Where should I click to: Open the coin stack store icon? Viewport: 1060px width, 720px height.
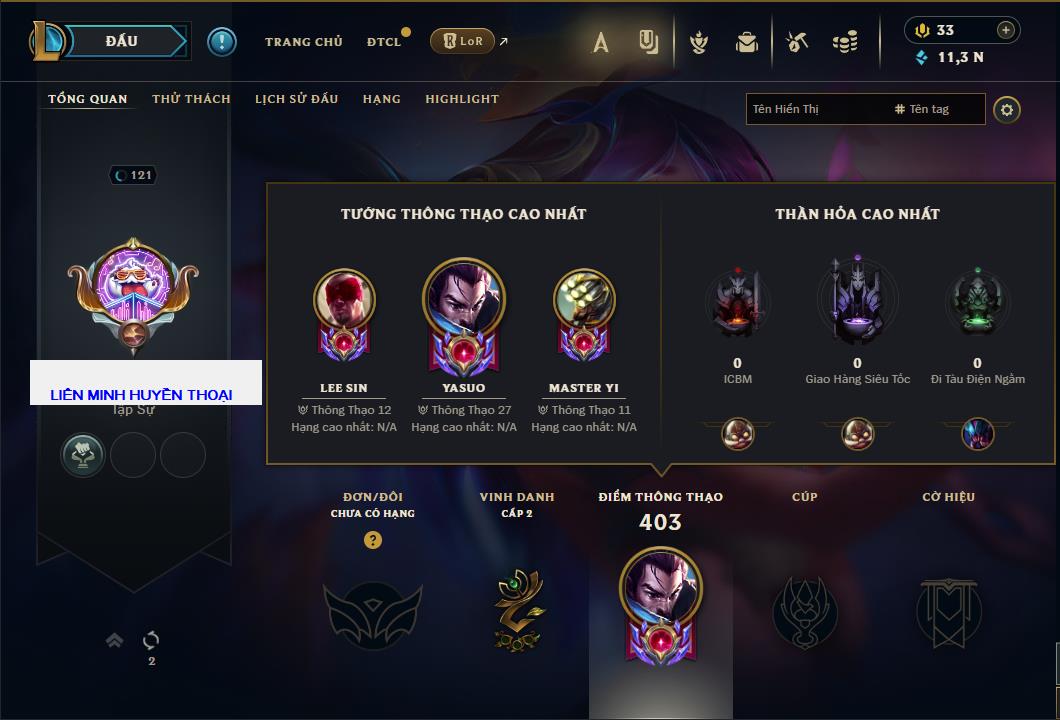845,42
